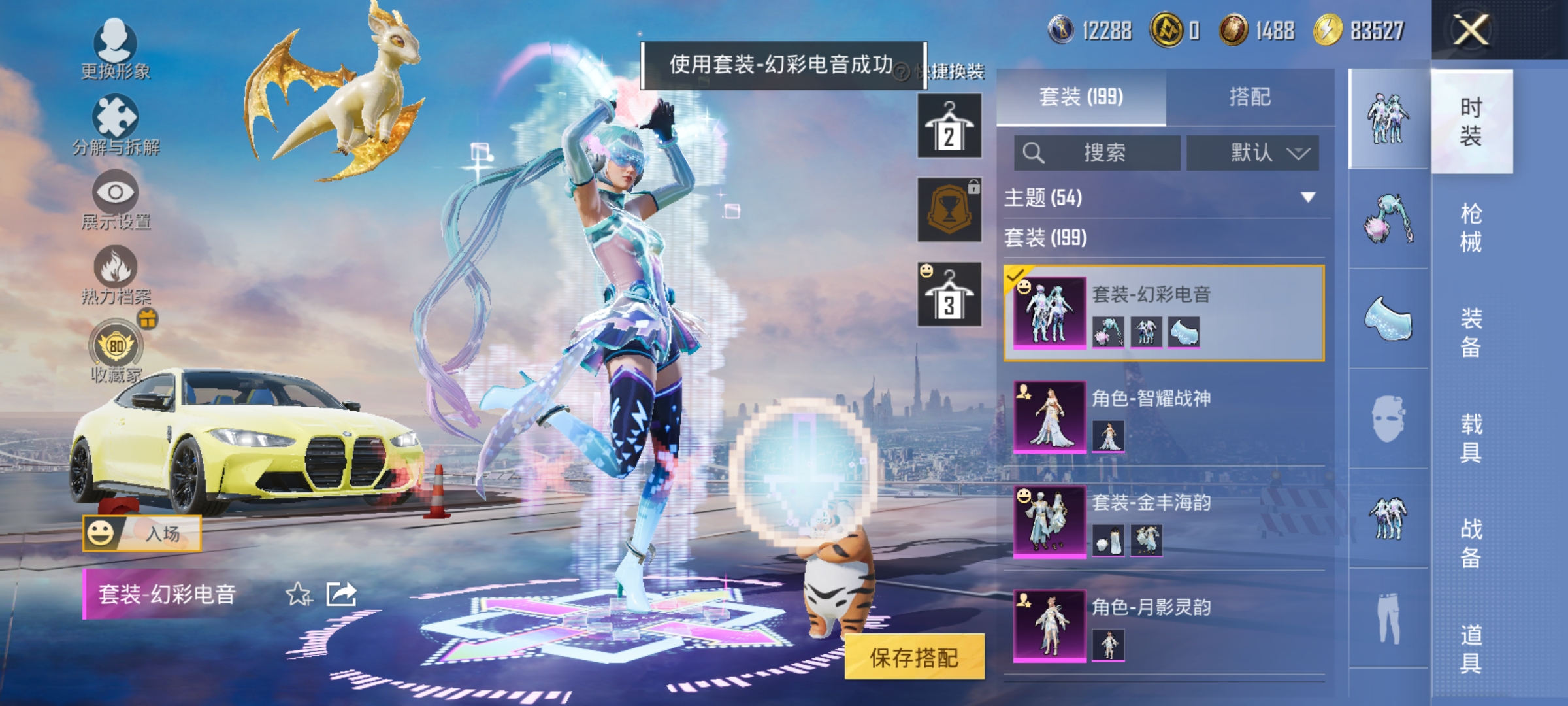Open 展示设置 display settings
The width and height of the screenshot is (1568, 706).
click(x=114, y=196)
